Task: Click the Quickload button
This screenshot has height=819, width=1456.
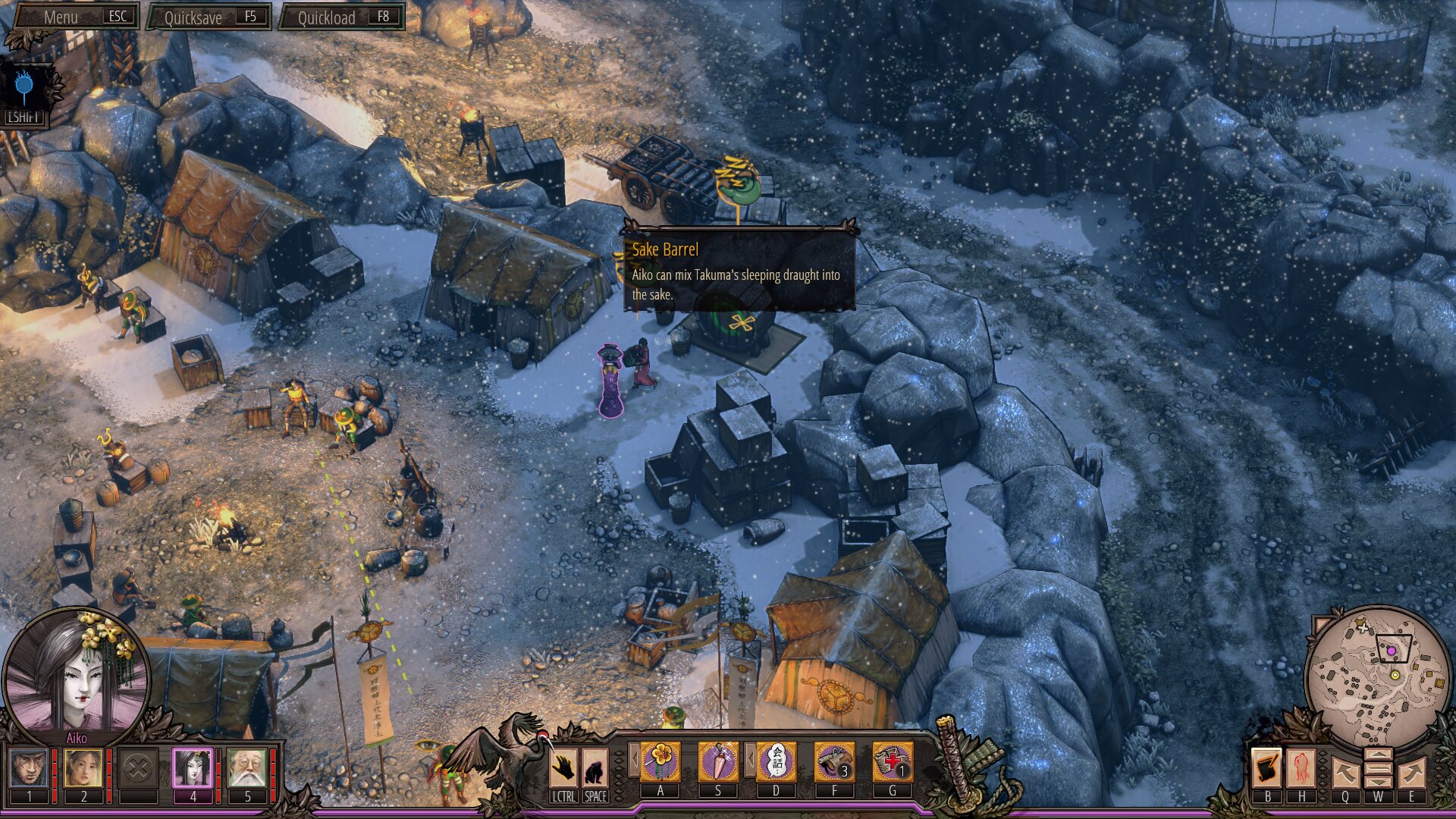Action: tap(343, 17)
